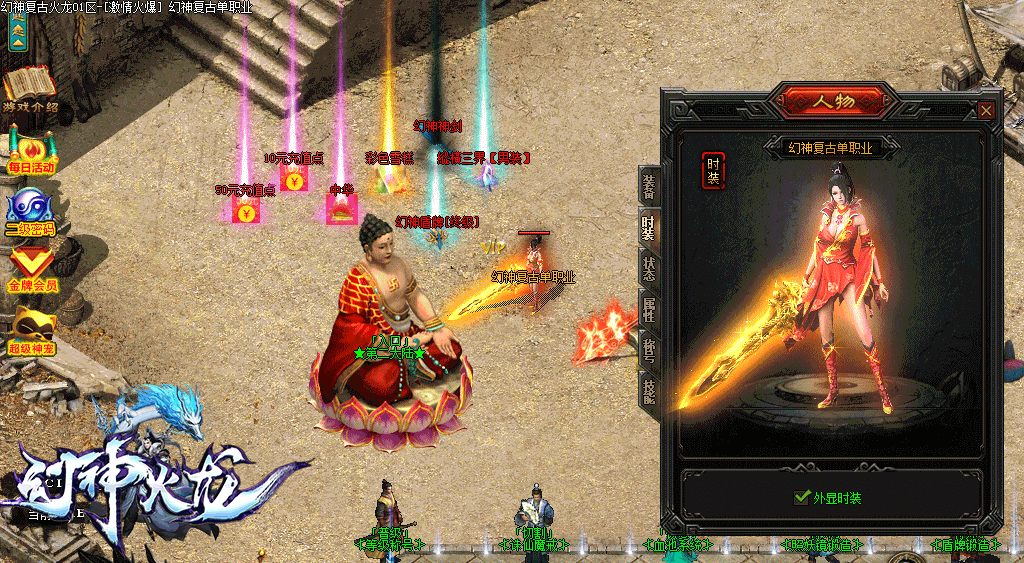Open the 二级密码 secondary password icon
1024x563 pixels.
pos(30,210)
